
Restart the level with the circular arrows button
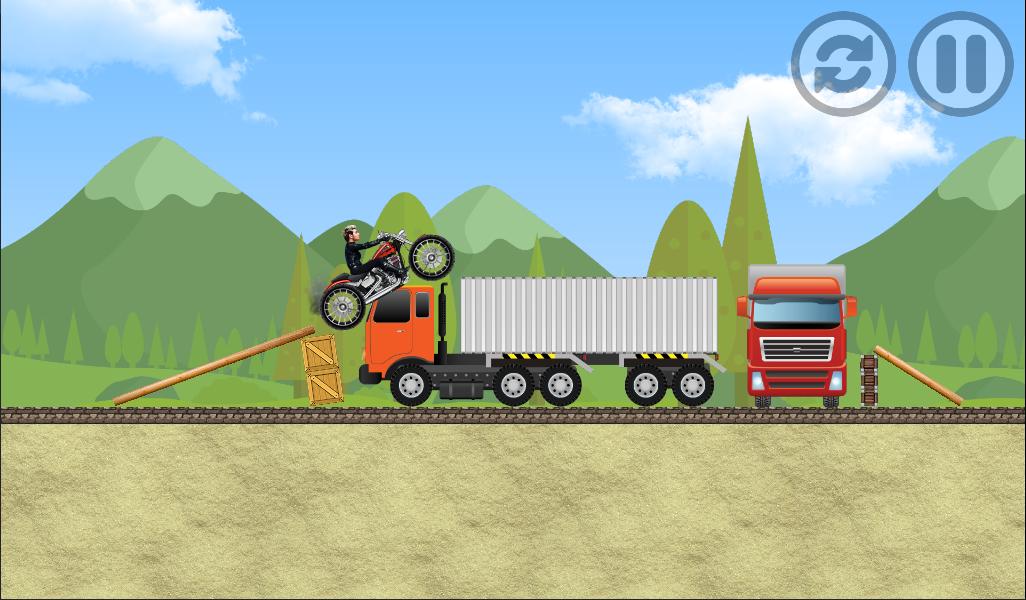click(x=842, y=64)
